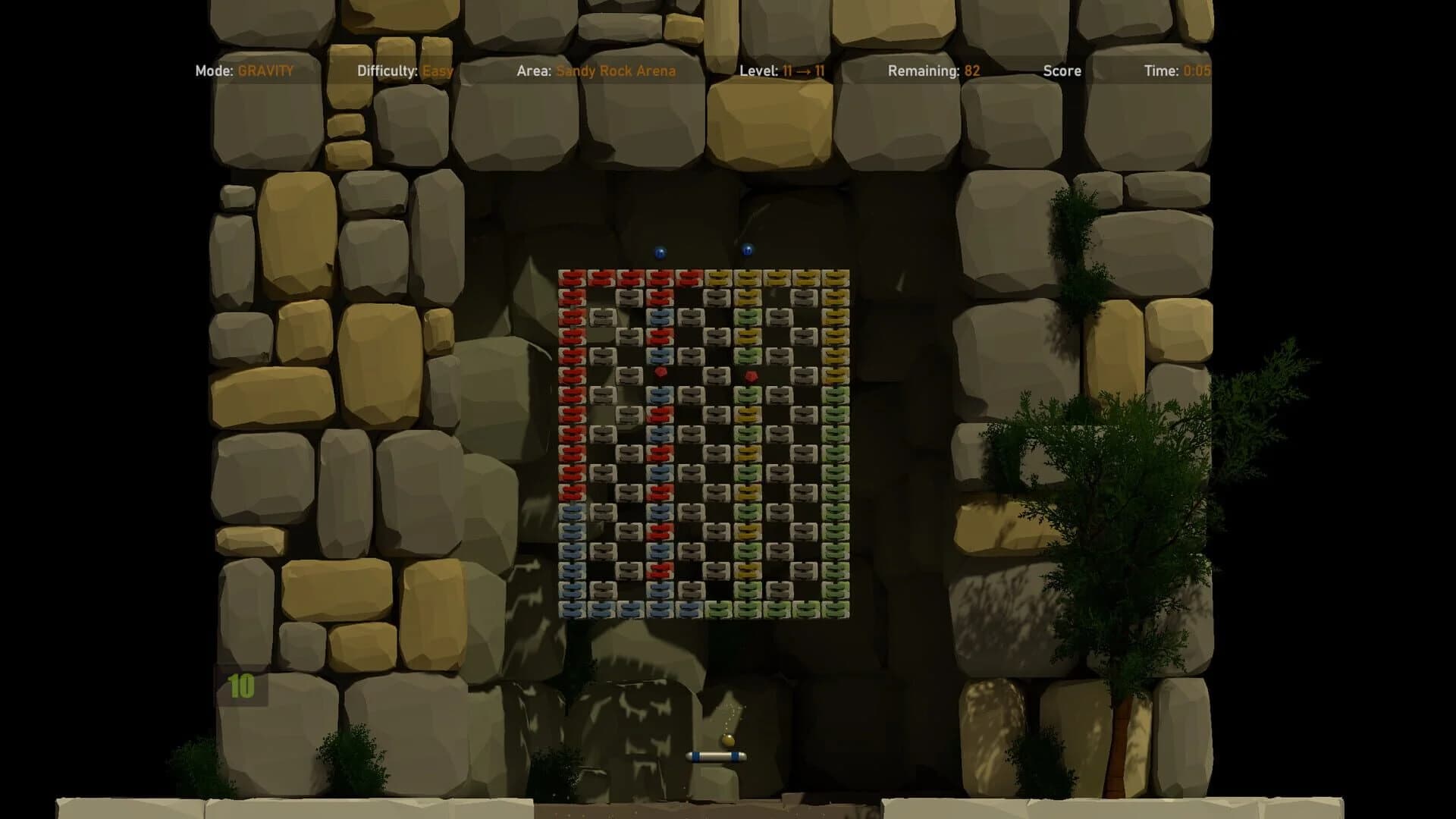Open the Area selector showing Sandy Rock Arena

pos(615,71)
